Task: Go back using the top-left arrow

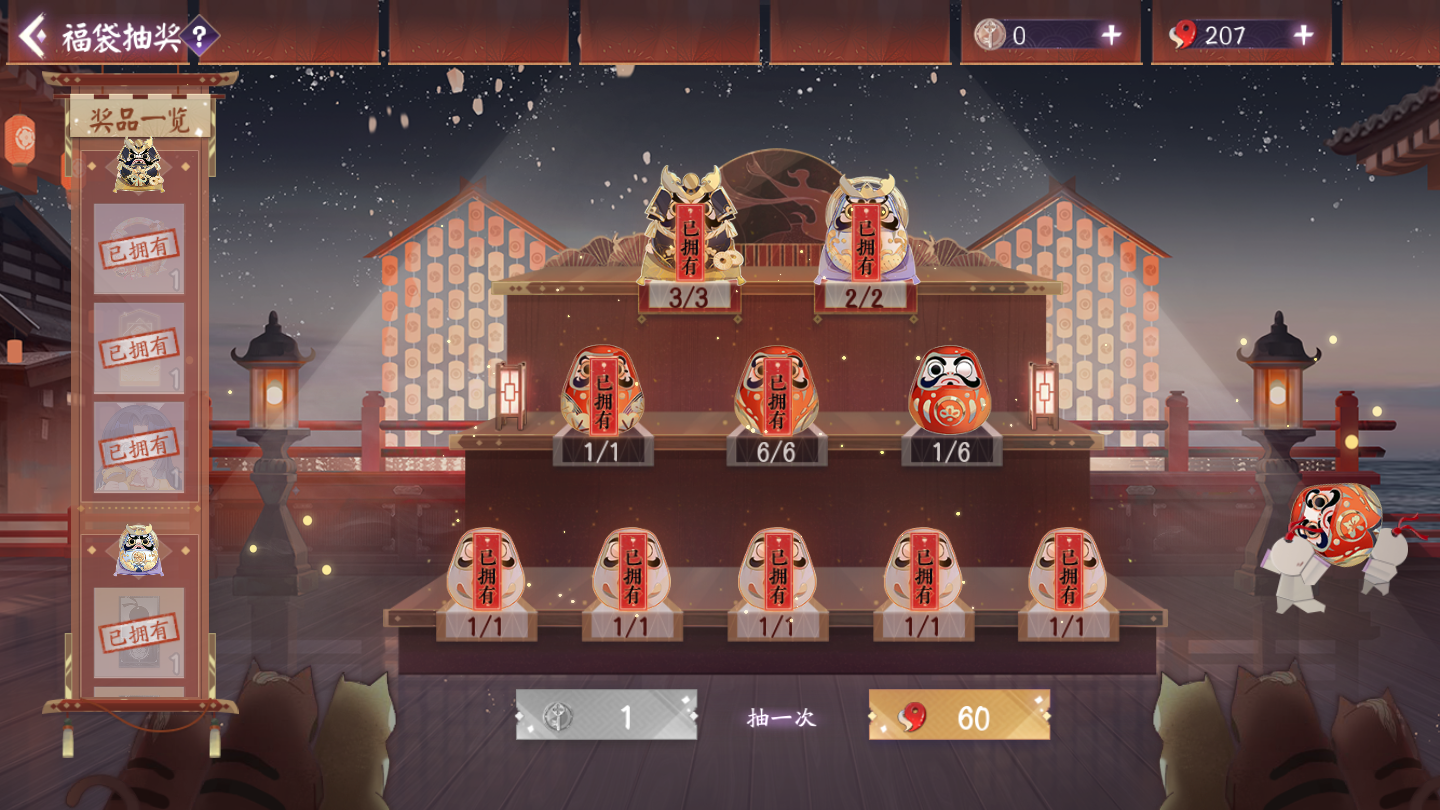Action: pyautogui.click(x=33, y=37)
